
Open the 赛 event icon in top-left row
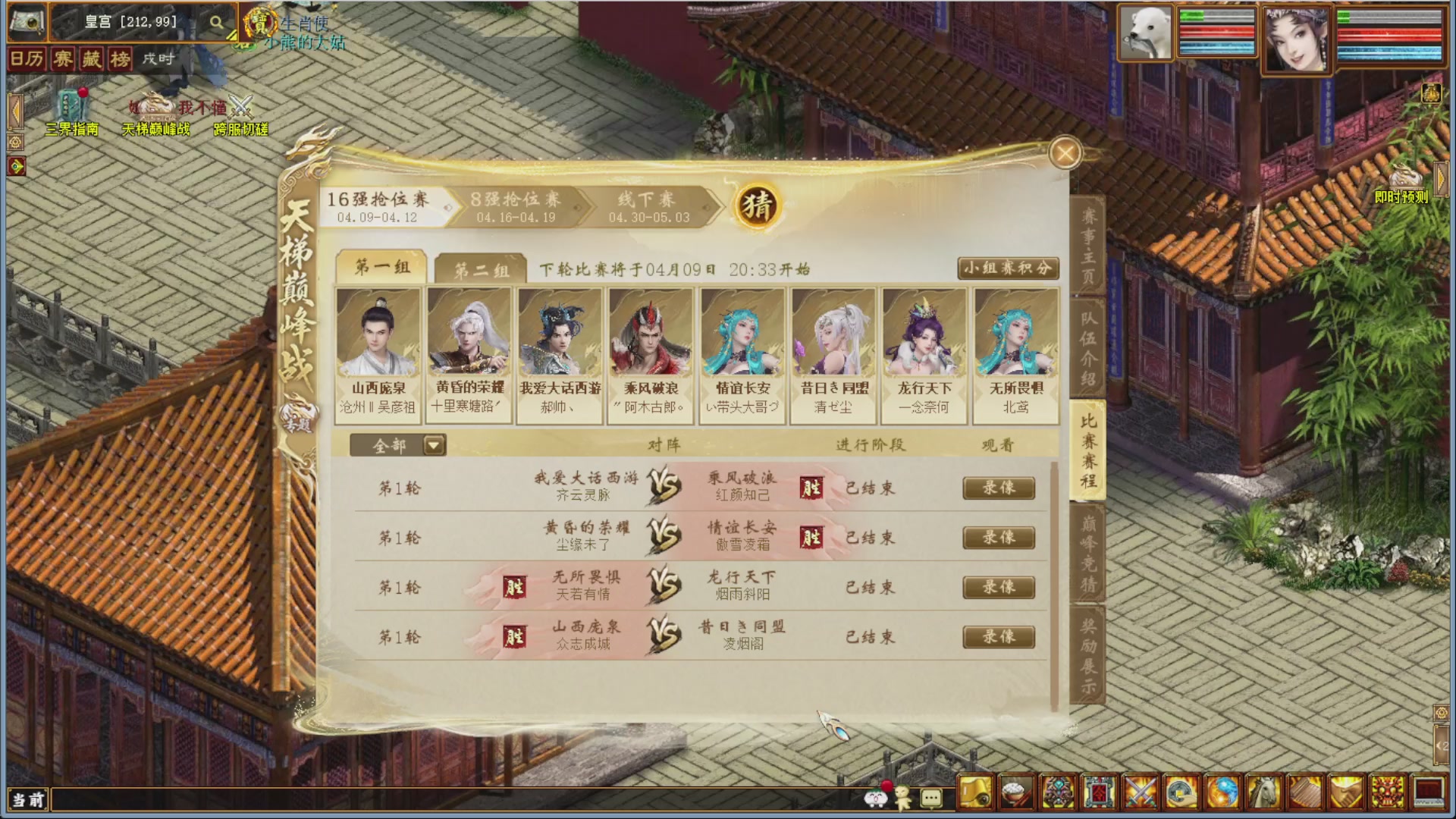pos(63,60)
